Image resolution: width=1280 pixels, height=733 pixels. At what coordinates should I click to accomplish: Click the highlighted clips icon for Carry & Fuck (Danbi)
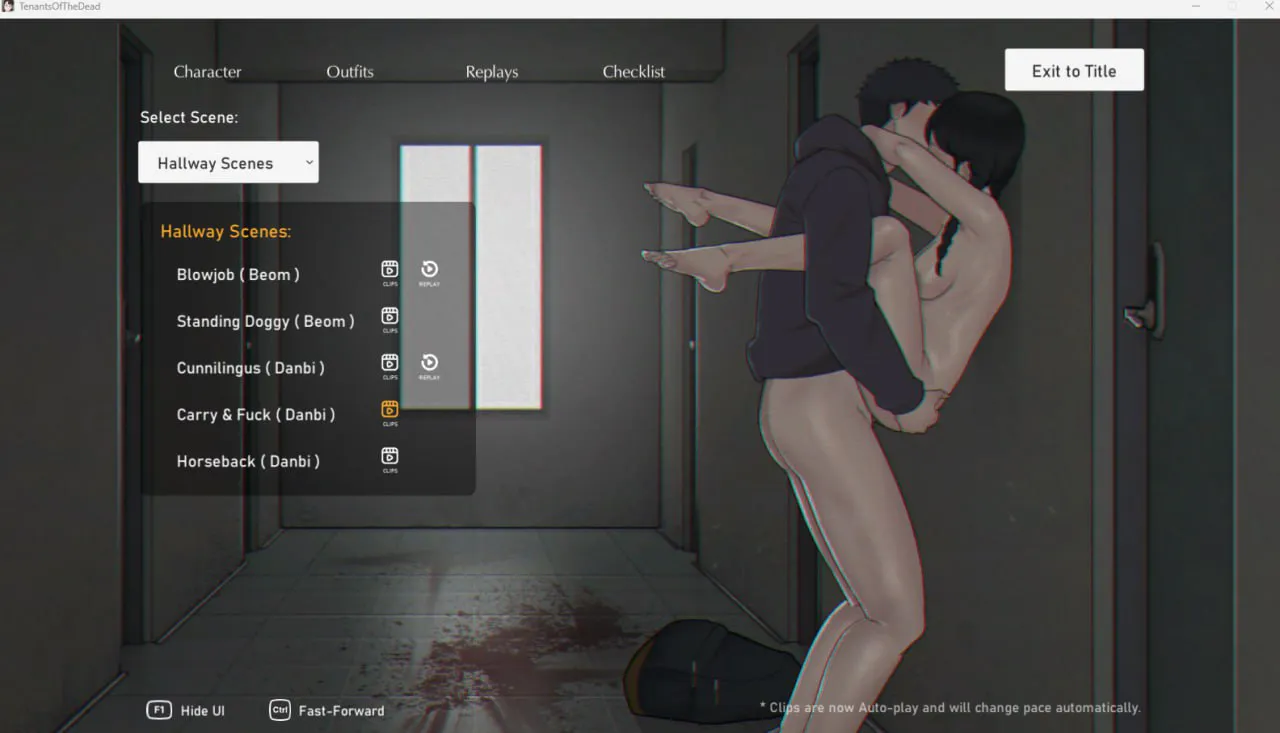(x=390, y=410)
